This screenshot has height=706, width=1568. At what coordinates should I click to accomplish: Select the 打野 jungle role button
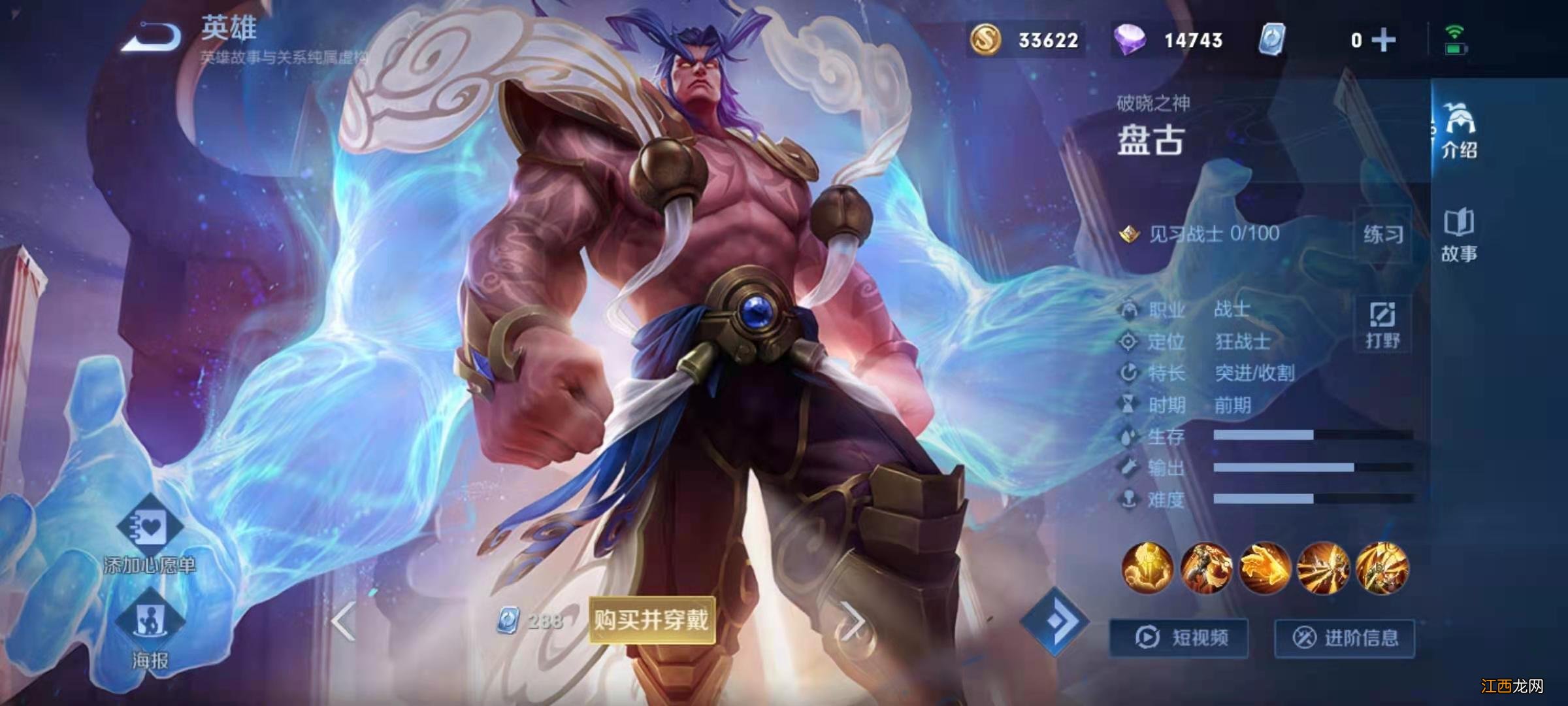tap(1382, 325)
